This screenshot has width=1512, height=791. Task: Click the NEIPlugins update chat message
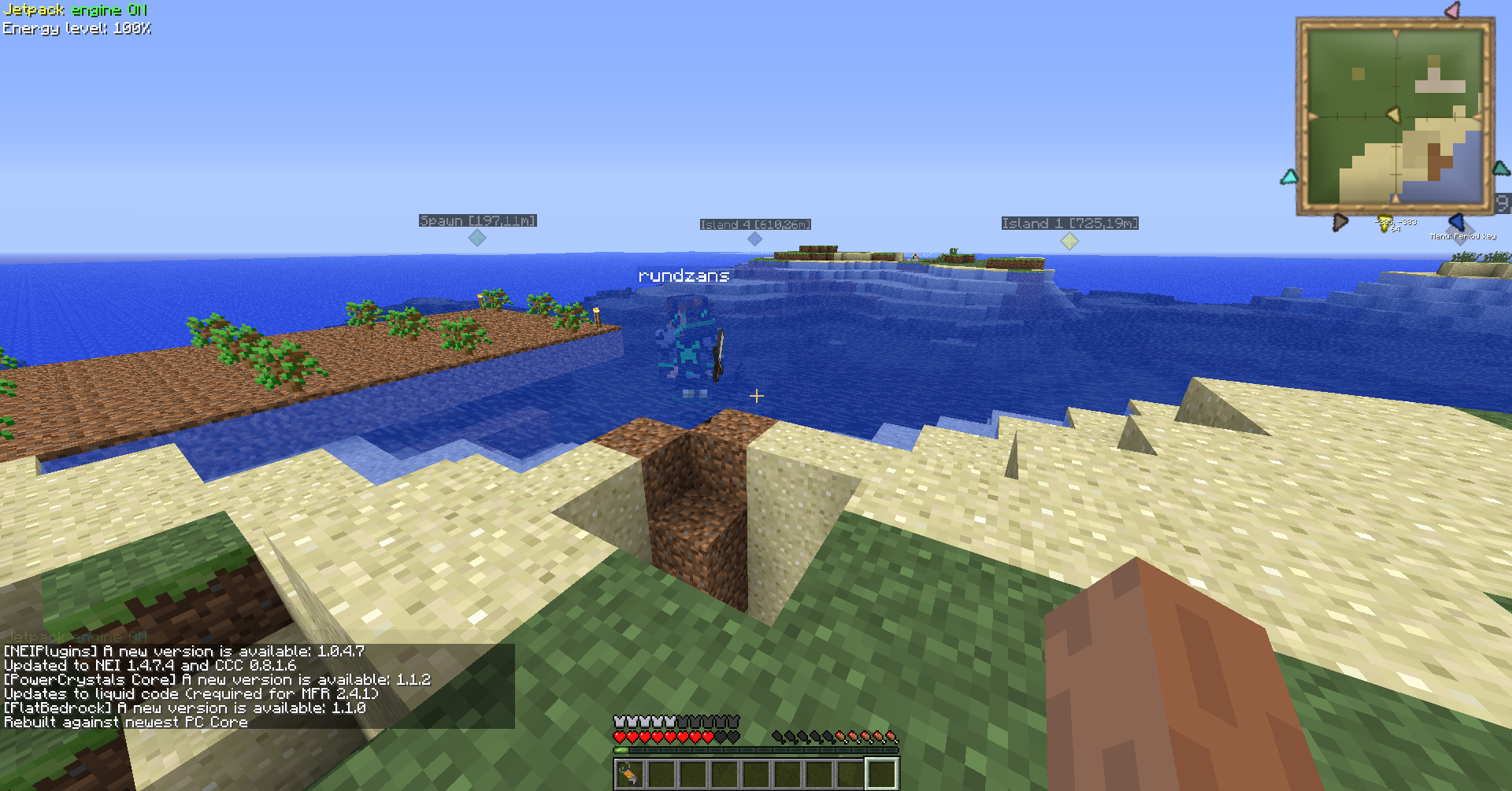pyautogui.click(x=184, y=652)
